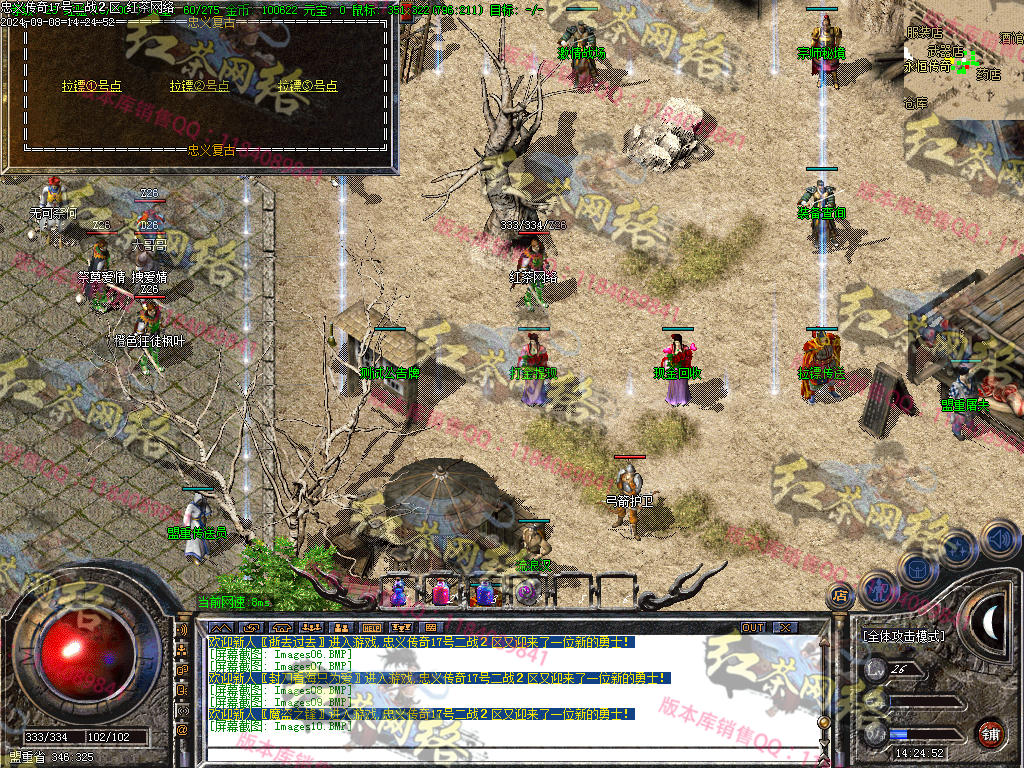Close the game with the X button
This screenshot has height=768, width=1024.
point(786,627)
